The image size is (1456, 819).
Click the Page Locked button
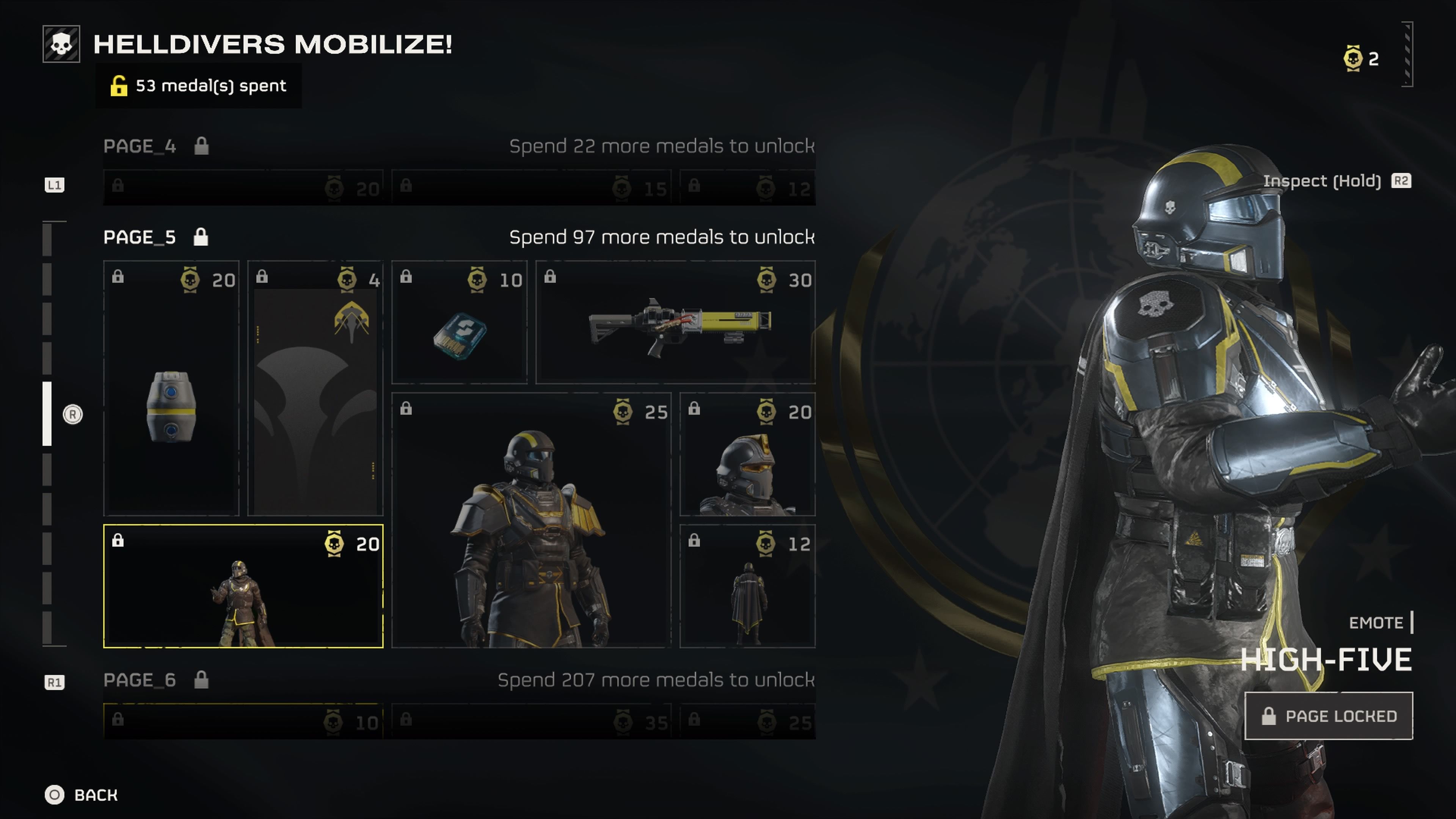[x=1328, y=715]
